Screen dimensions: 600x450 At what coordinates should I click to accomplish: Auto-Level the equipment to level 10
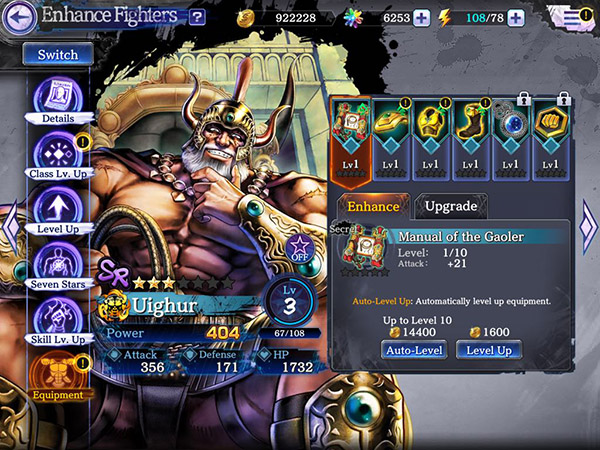pyautogui.click(x=414, y=351)
